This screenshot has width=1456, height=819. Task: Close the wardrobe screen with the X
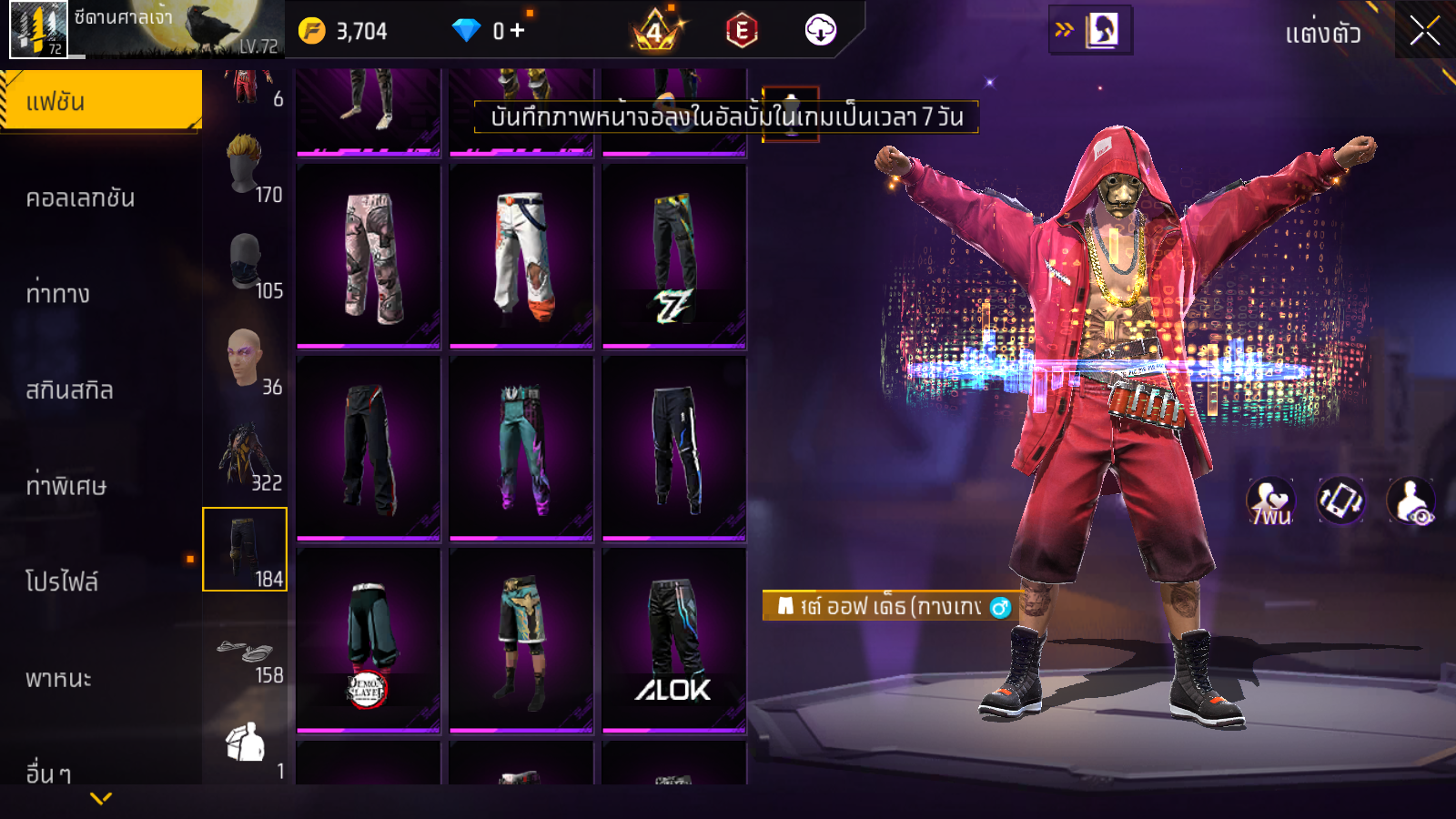click(x=1424, y=32)
